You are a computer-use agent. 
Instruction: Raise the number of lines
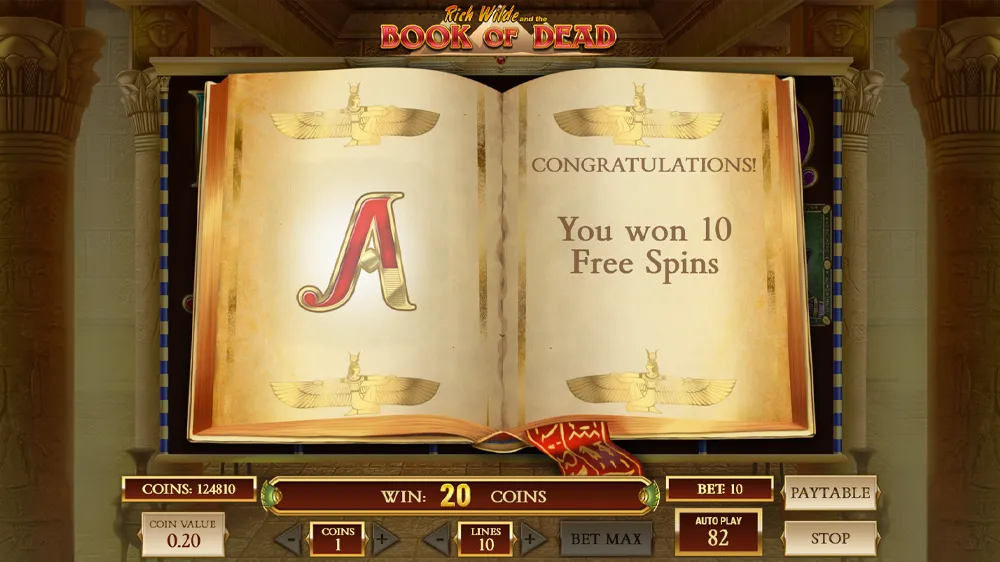pos(533,540)
